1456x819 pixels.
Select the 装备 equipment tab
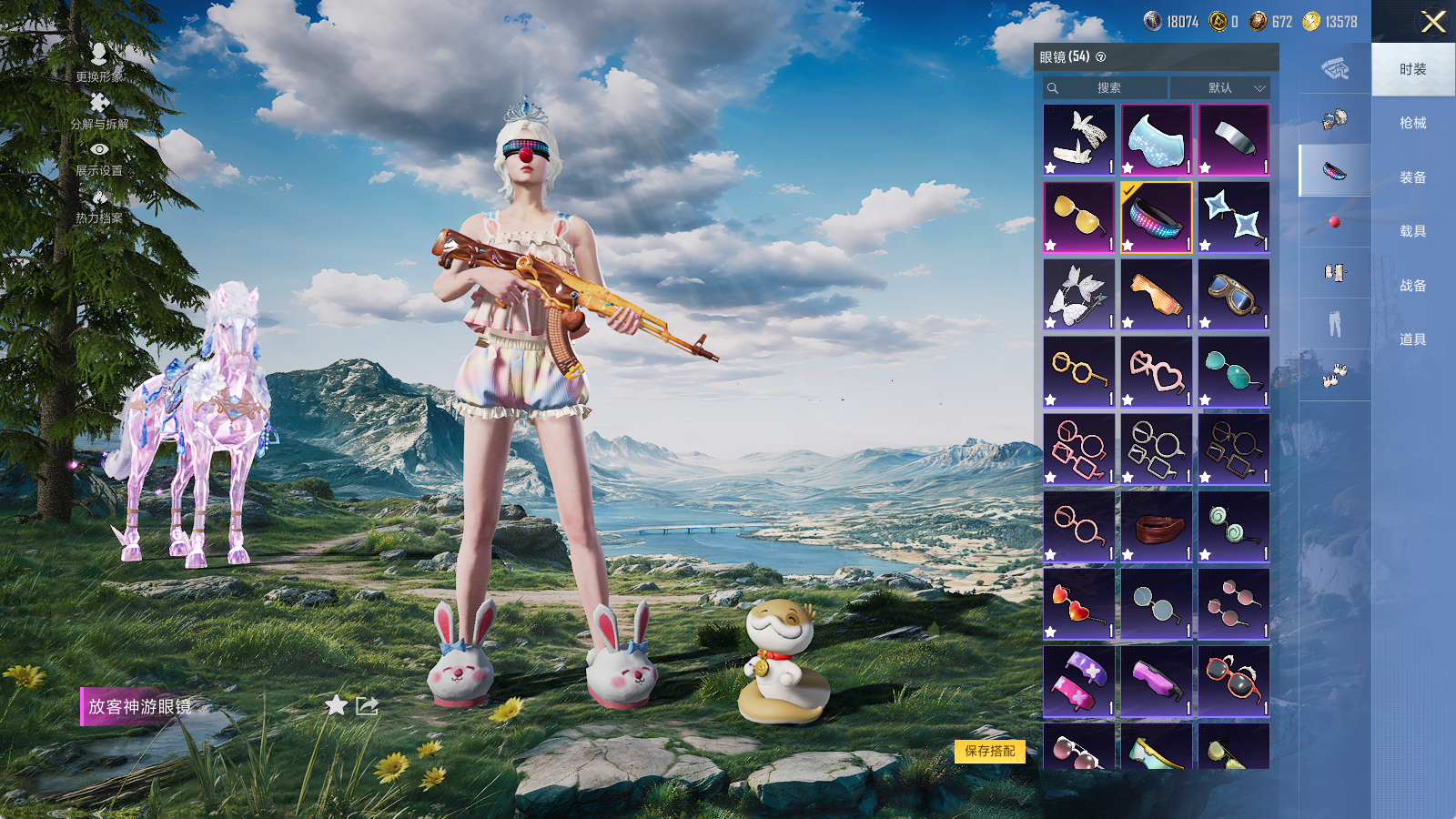click(1412, 177)
